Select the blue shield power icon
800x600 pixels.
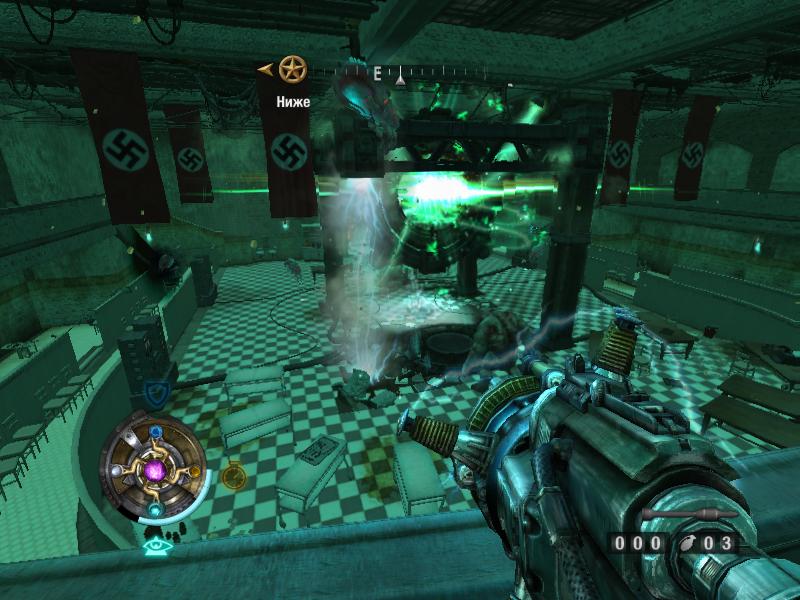point(155,393)
